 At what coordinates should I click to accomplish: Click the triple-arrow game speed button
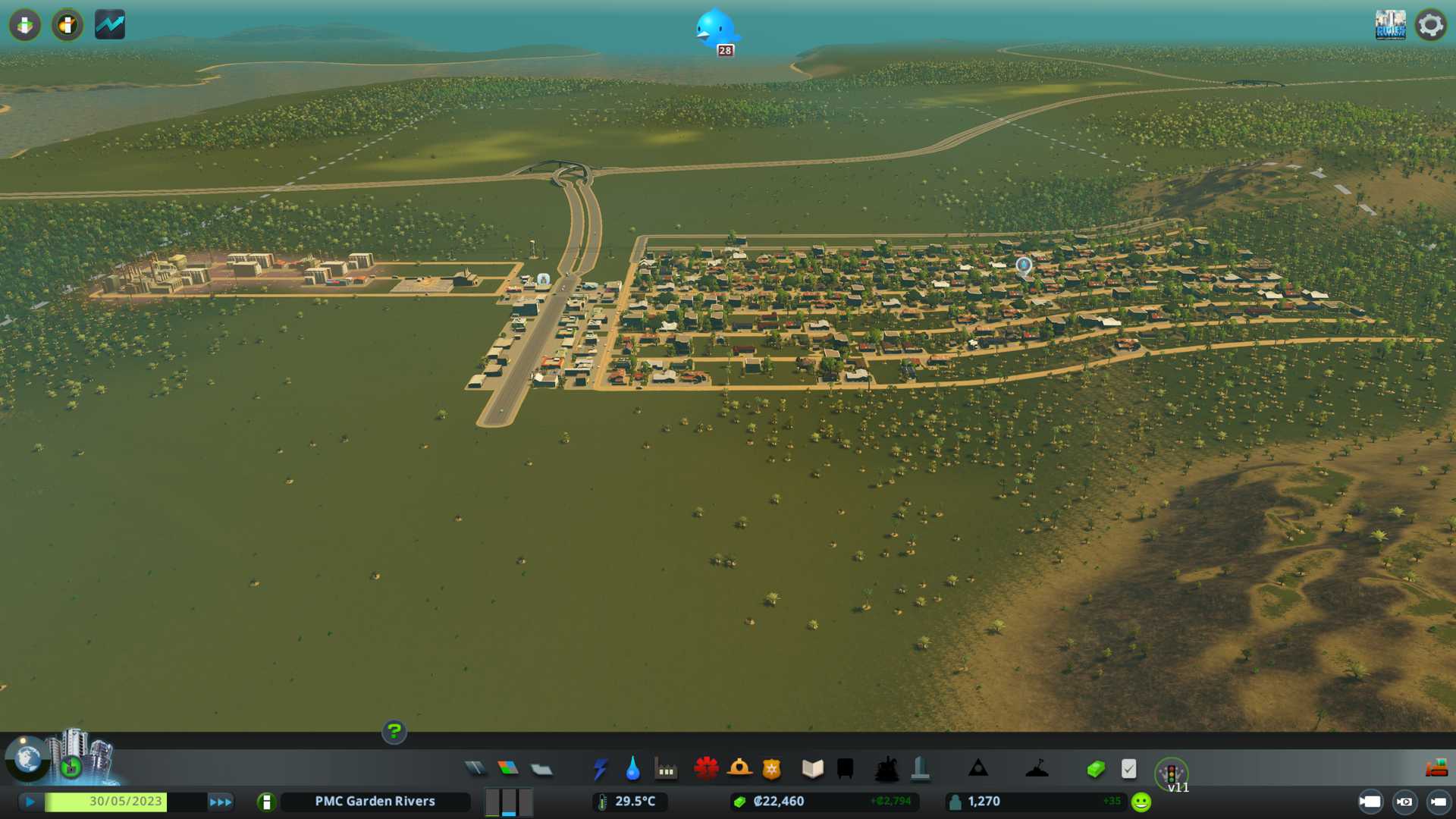click(x=221, y=802)
